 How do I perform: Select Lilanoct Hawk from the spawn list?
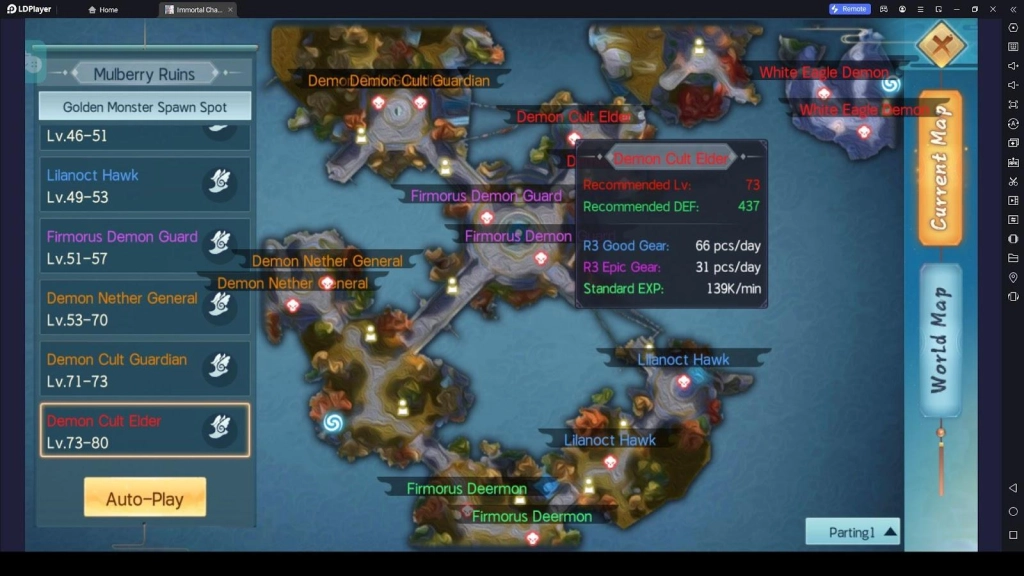point(145,185)
